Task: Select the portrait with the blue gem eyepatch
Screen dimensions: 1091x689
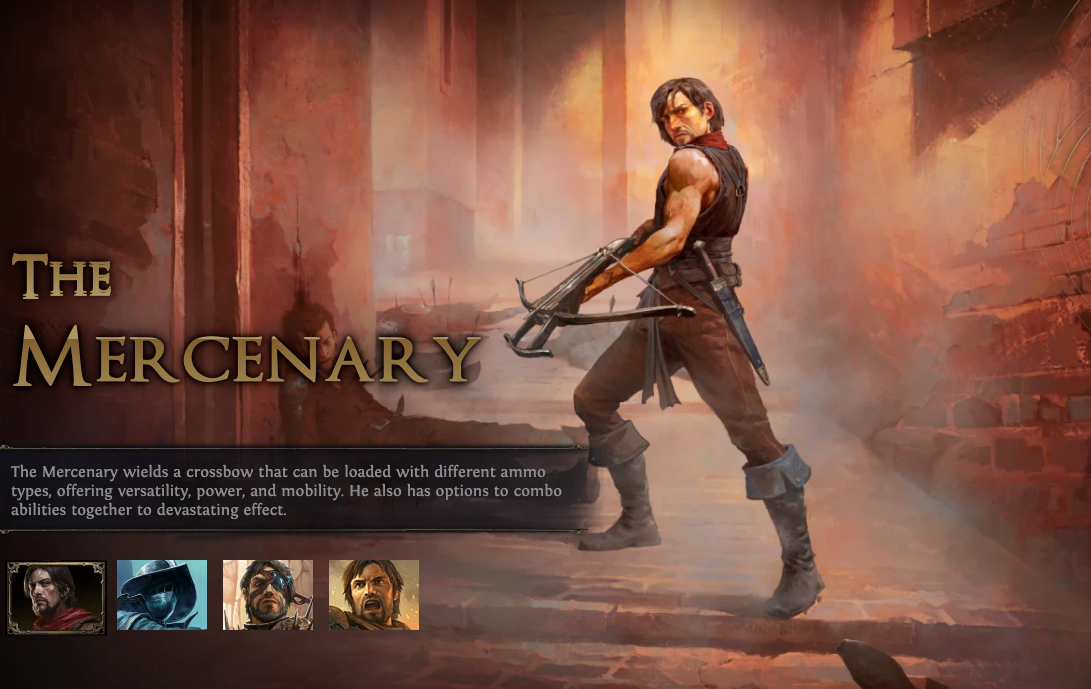Action: tap(267, 595)
